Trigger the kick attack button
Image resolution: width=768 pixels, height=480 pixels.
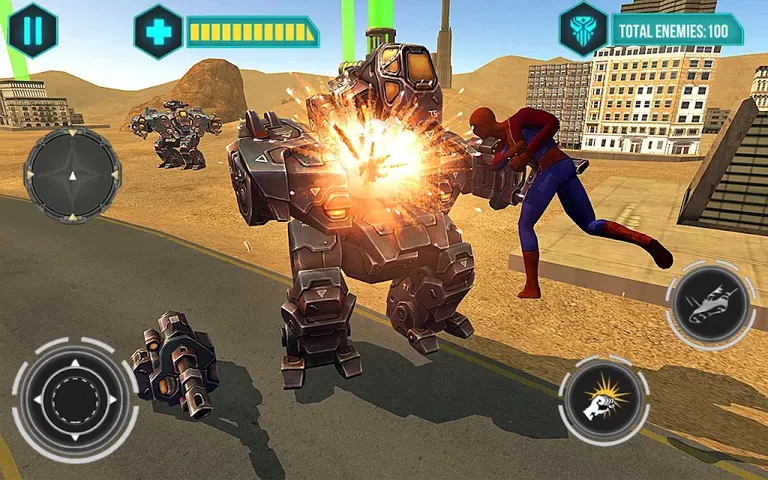coord(710,305)
